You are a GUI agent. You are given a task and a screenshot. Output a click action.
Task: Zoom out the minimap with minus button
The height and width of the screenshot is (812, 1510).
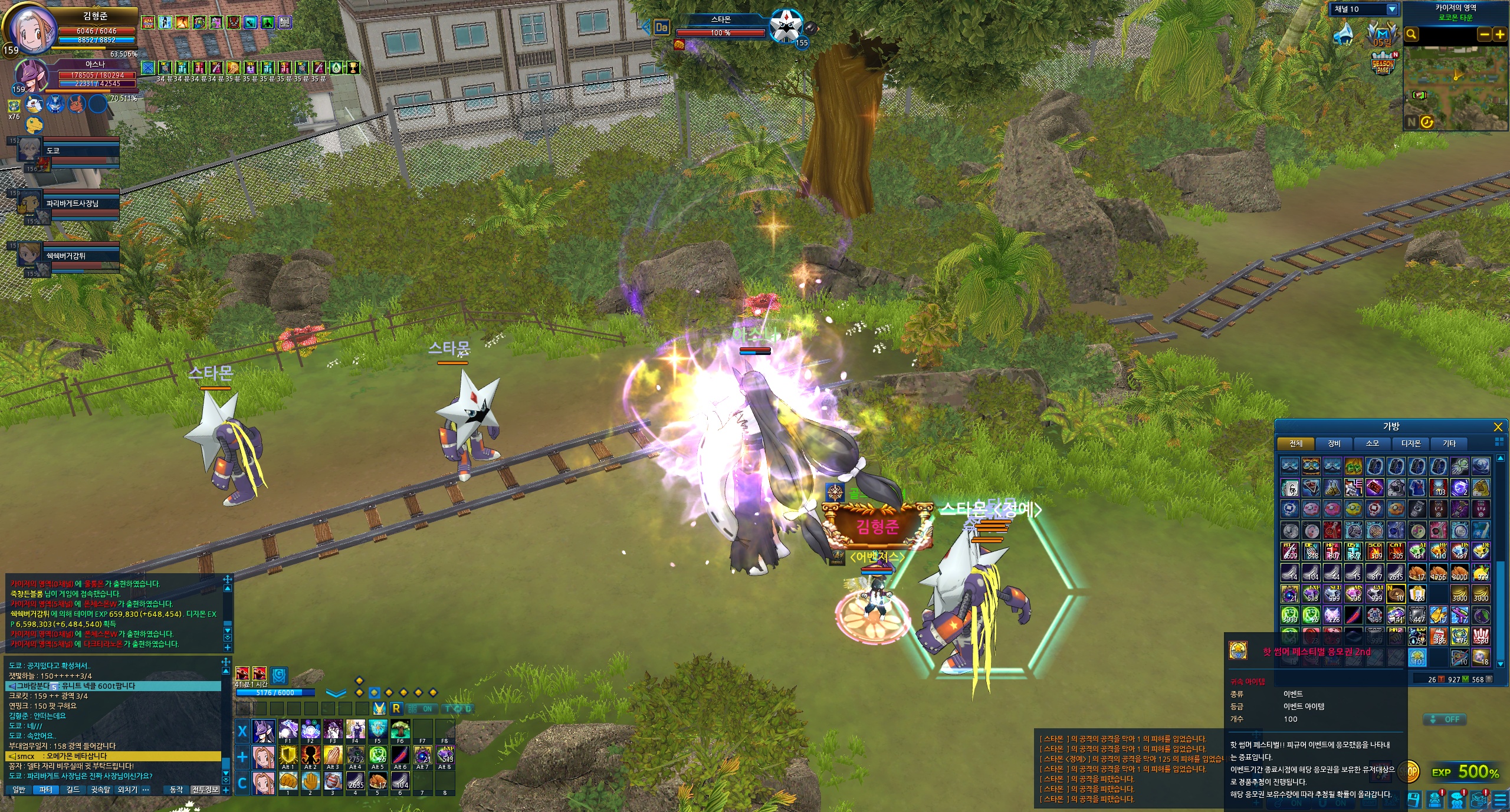[x=1484, y=35]
